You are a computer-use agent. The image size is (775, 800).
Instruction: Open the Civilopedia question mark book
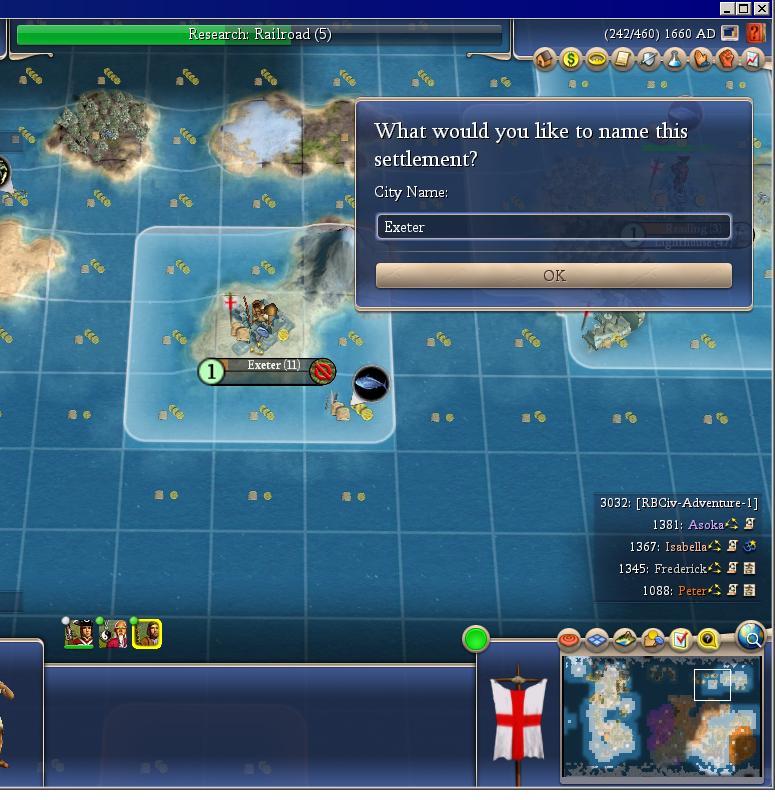(755, 34)
